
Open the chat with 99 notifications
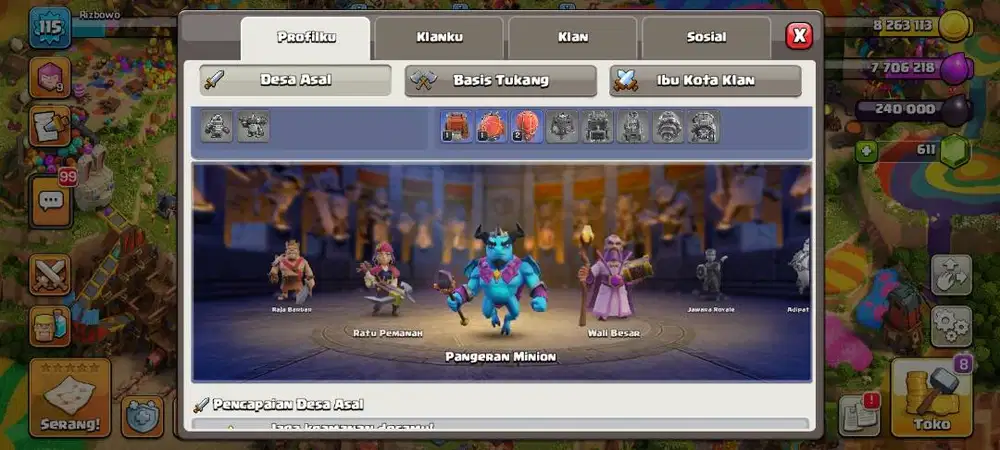pyautogui.click(x=50, y=199)
